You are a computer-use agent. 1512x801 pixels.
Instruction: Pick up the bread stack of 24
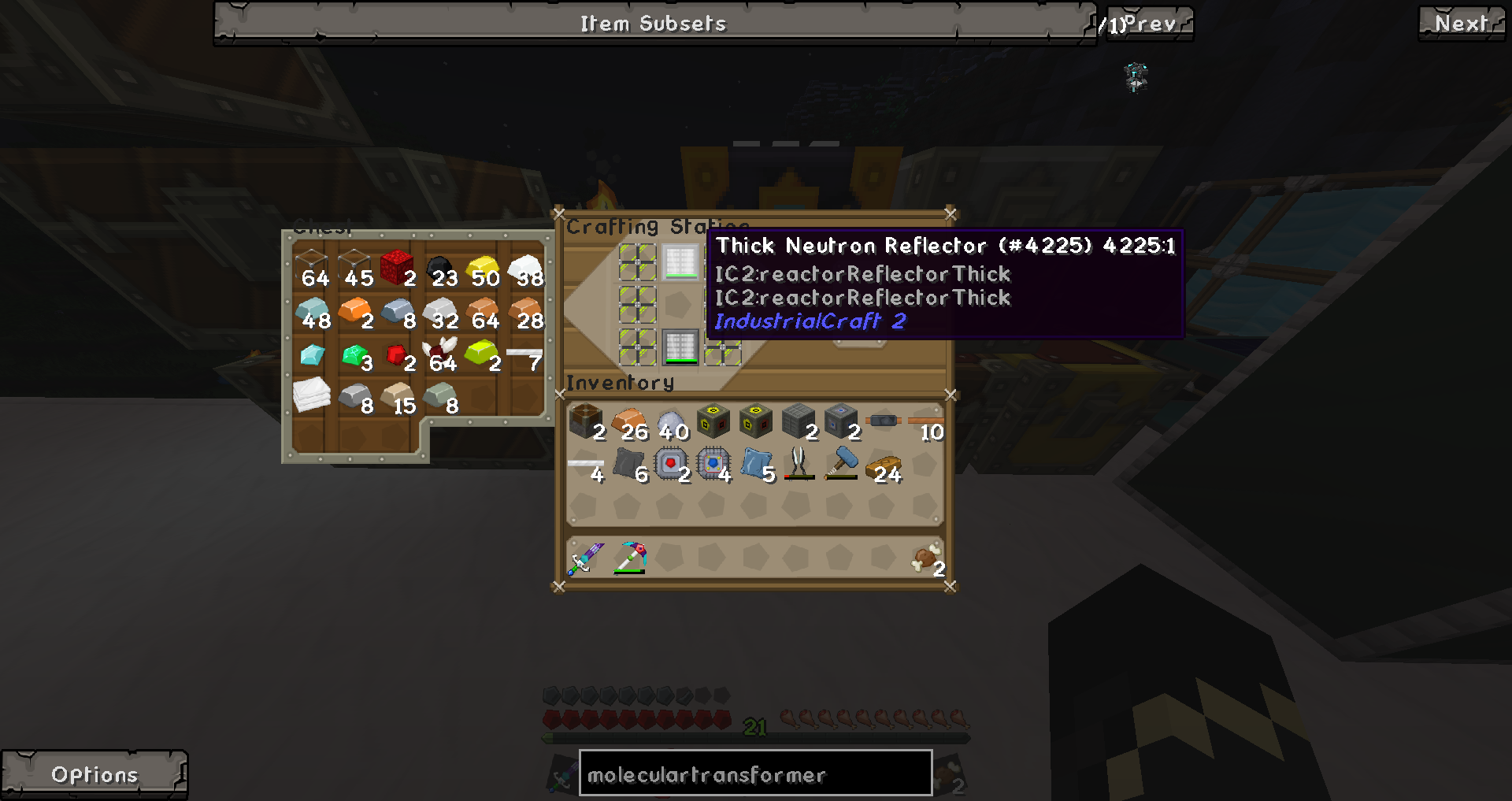[884, 468]
